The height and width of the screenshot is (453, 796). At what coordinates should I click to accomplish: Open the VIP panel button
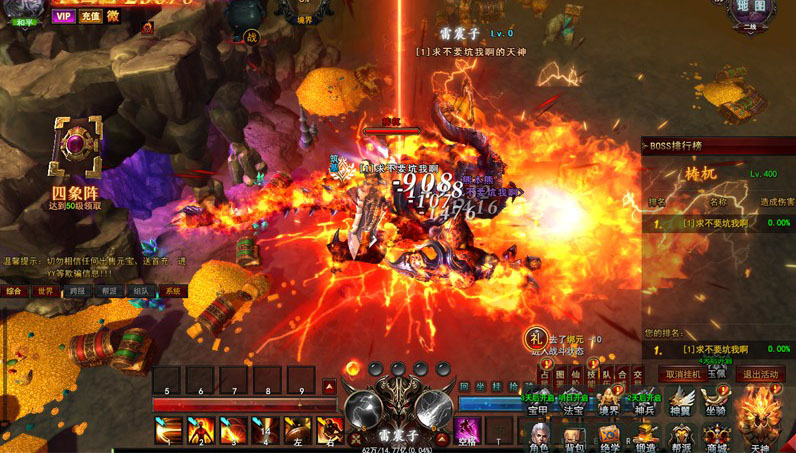click(x=64, y=16)
